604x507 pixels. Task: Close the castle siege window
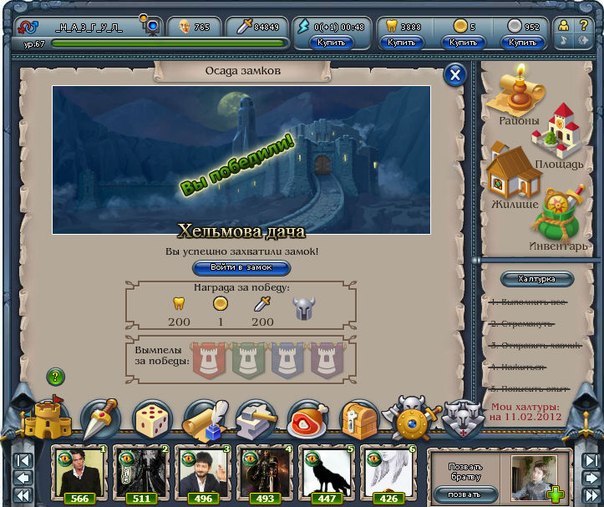click(455, 74)
